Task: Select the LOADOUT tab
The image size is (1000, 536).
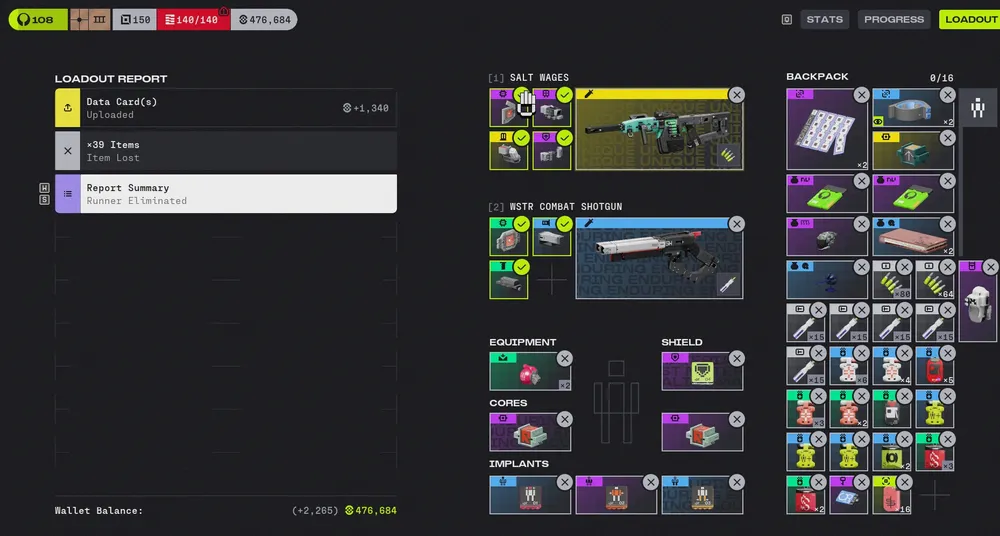Action: pos(970,19)
